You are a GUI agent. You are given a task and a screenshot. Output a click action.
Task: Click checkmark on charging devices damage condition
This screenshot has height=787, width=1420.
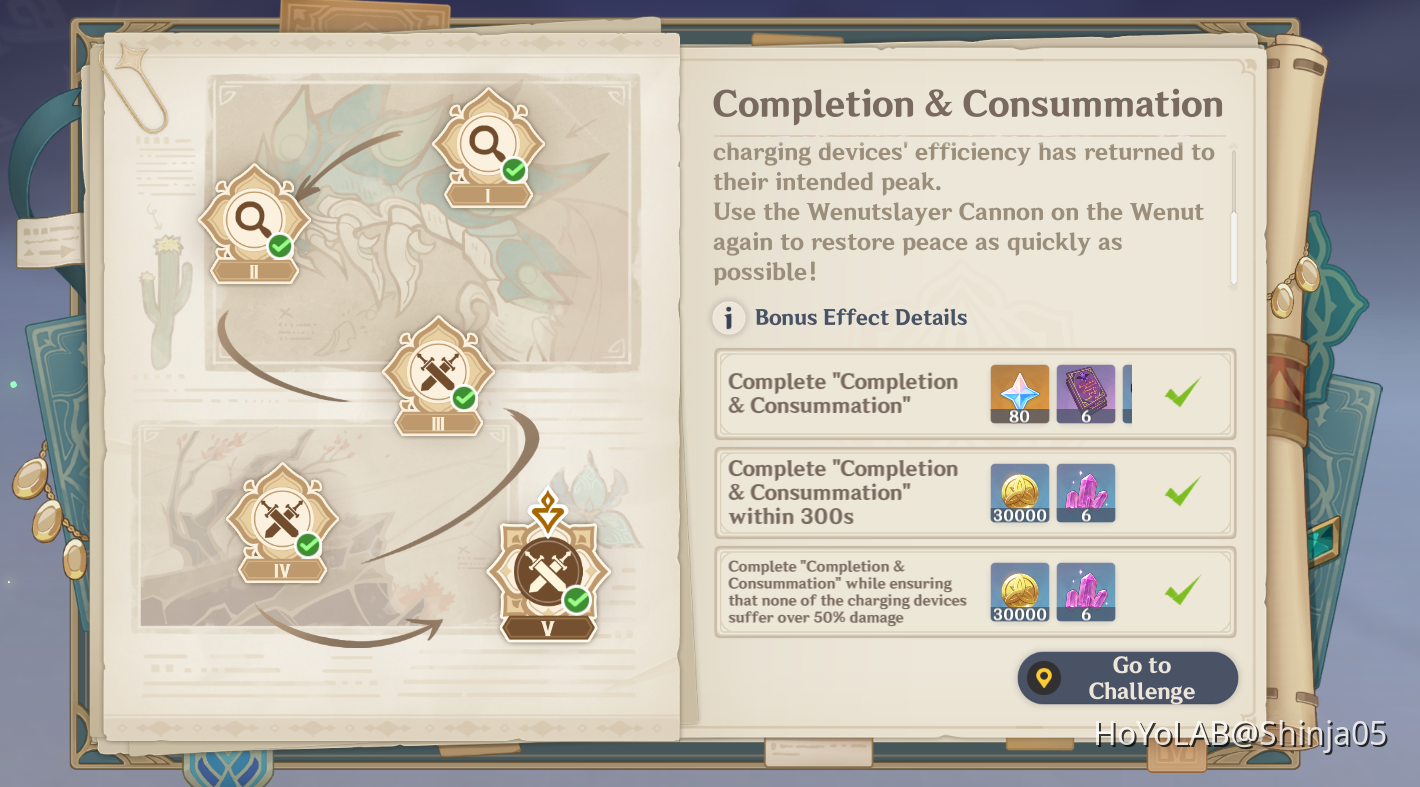click(x=1181, y=593)
